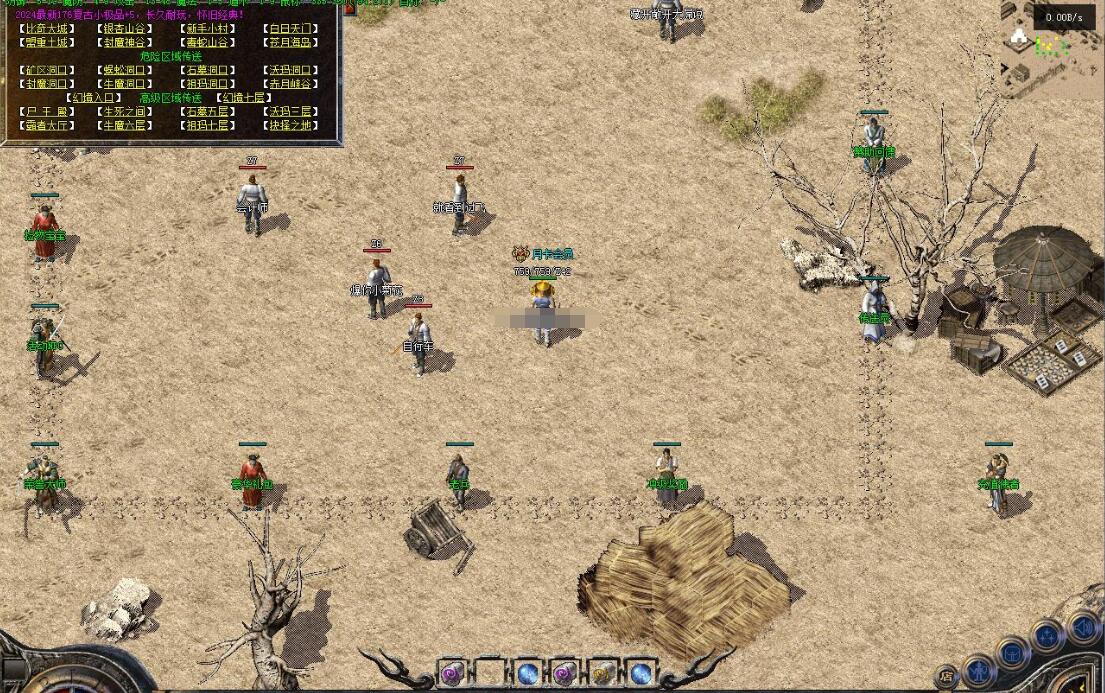The height and width of the screenshot is (693, 1105).
Task: Use the yellow scroll in the hotbar
Action: click(x=603, y=673)
